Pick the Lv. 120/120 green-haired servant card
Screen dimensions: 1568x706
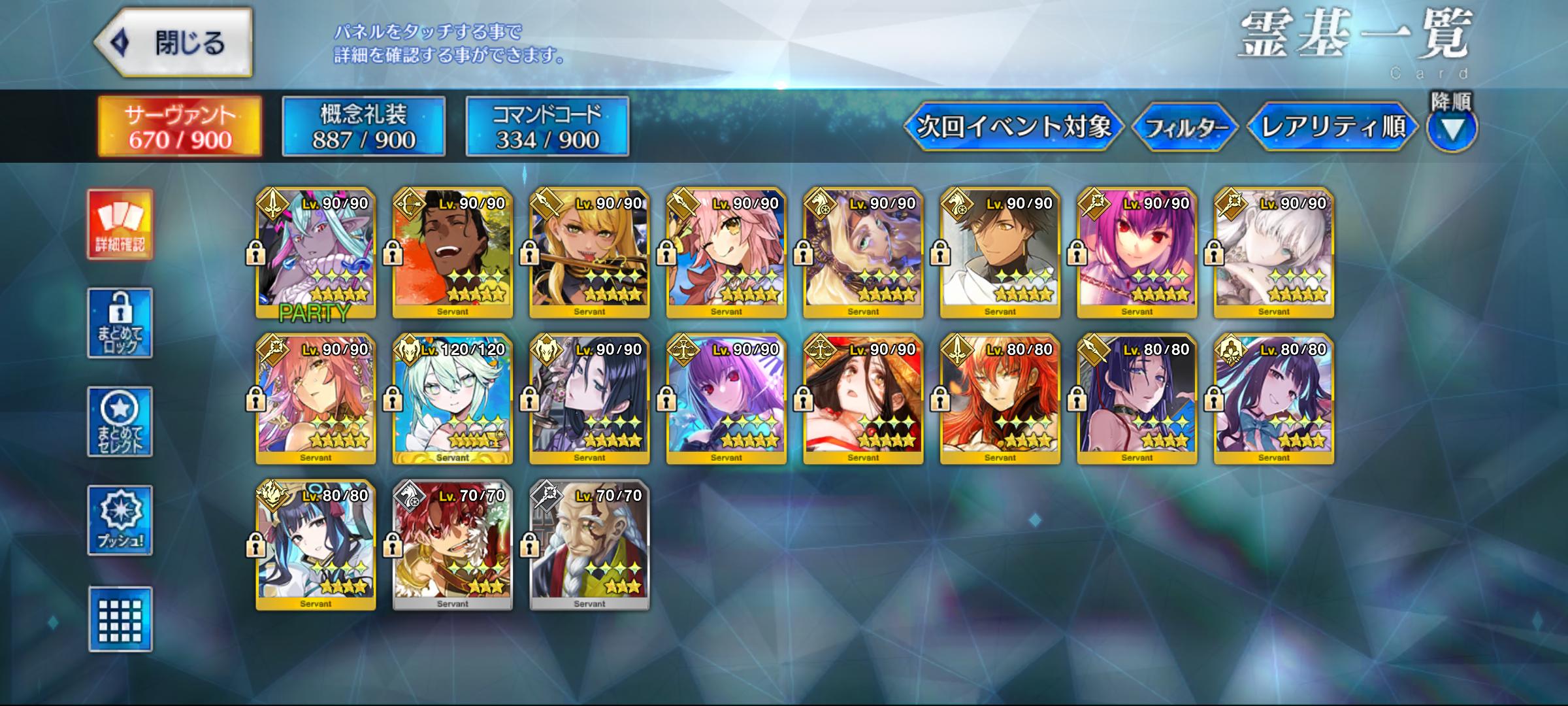(x=453, y=399)
